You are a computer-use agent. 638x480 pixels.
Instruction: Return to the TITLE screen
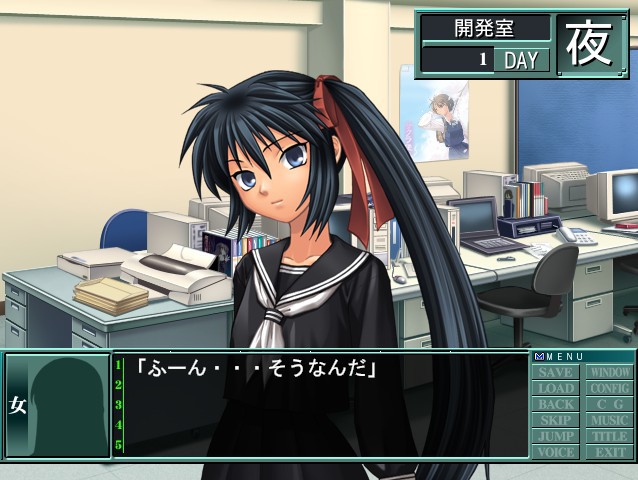coord(609,437)
